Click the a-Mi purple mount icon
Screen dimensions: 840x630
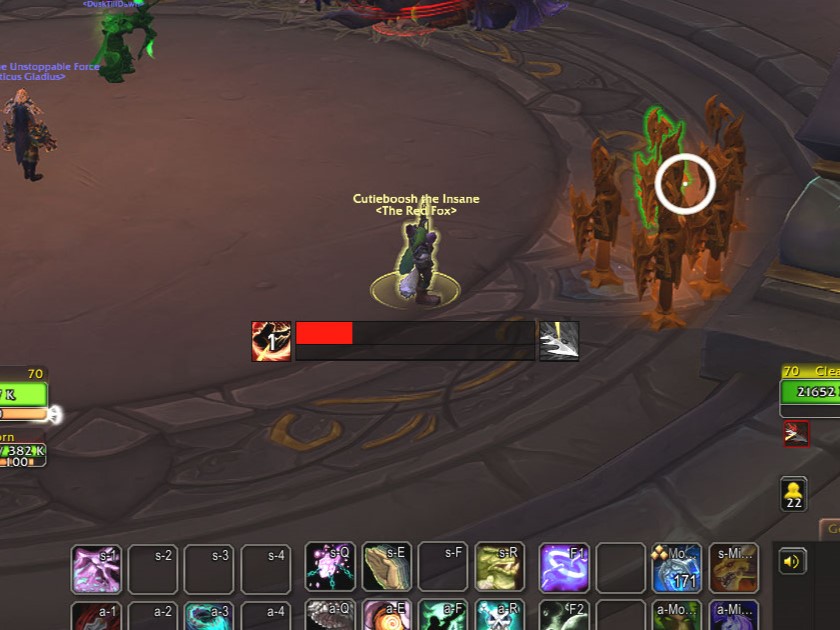734,616
